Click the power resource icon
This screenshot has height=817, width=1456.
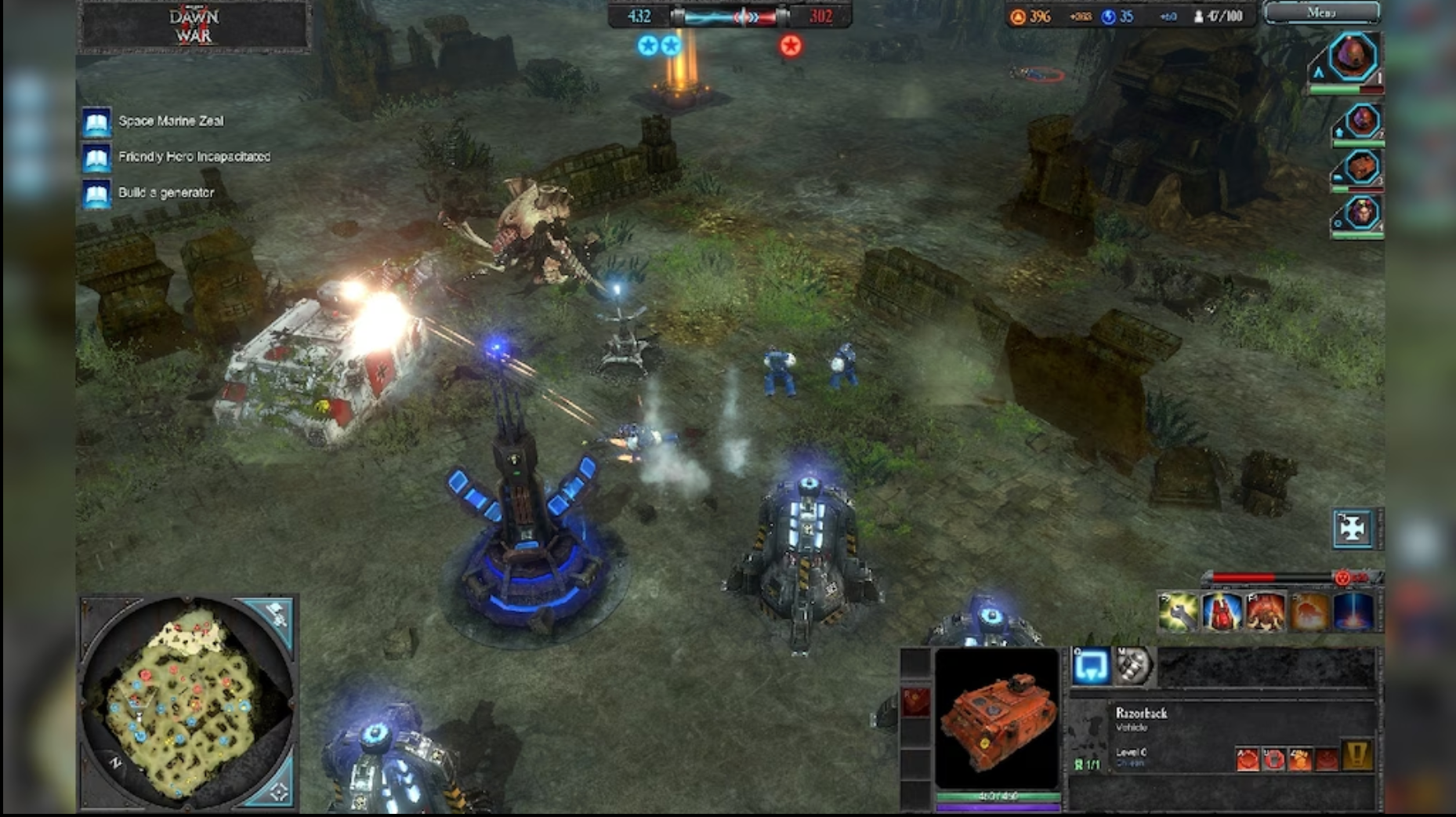[1108, 16]
